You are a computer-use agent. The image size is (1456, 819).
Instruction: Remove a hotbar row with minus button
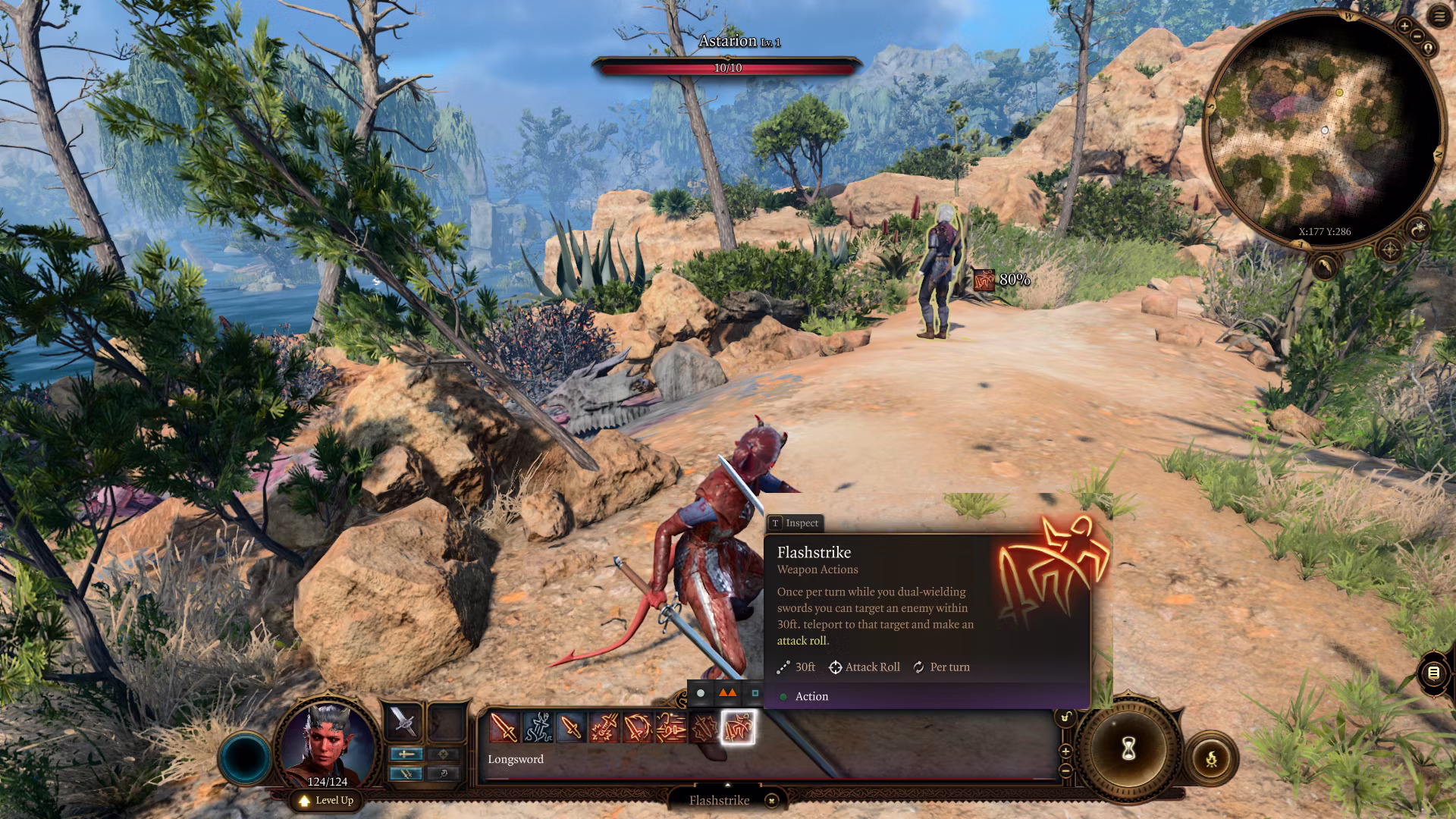pos(1065,770)
